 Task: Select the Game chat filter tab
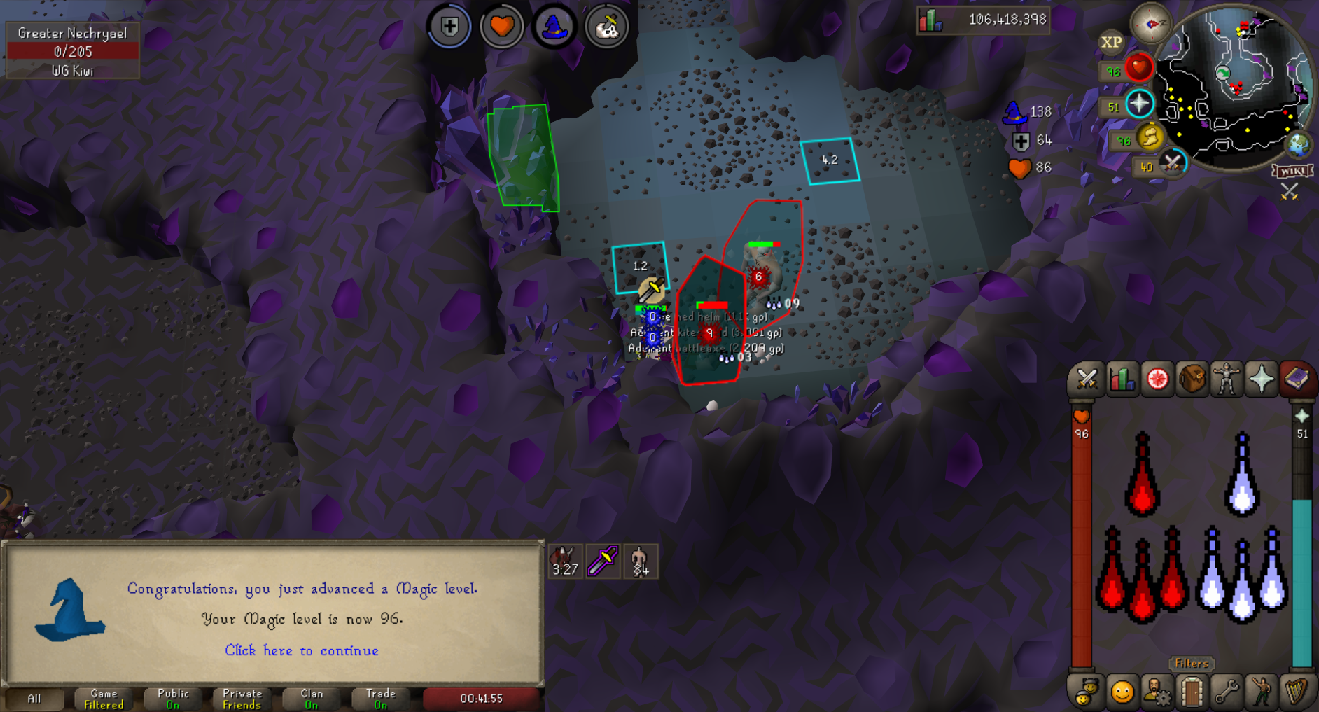[103, 698]
